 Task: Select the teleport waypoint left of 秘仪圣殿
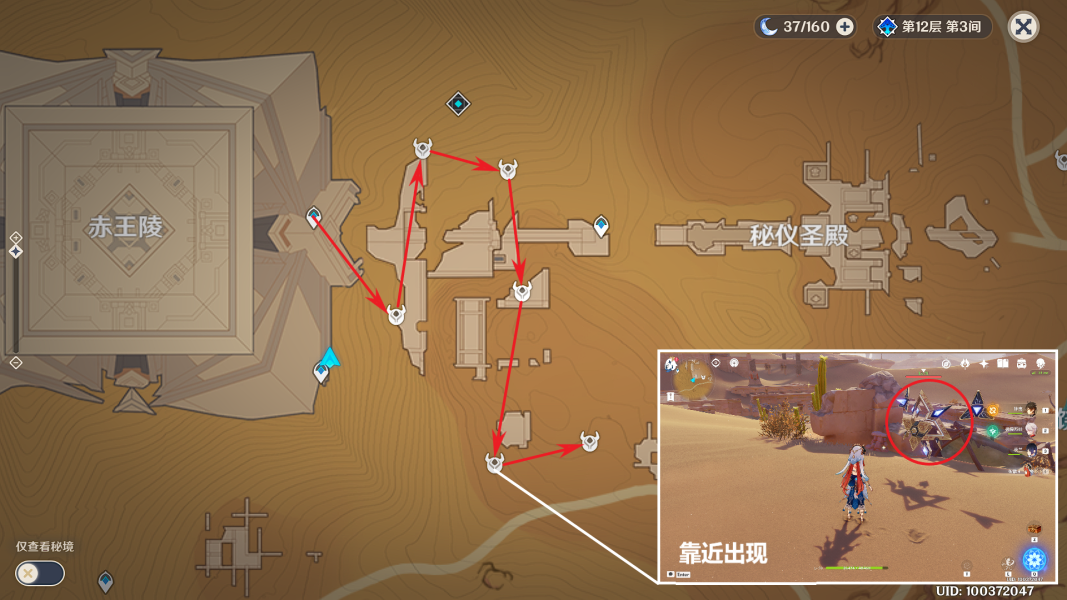pos(601,226)
